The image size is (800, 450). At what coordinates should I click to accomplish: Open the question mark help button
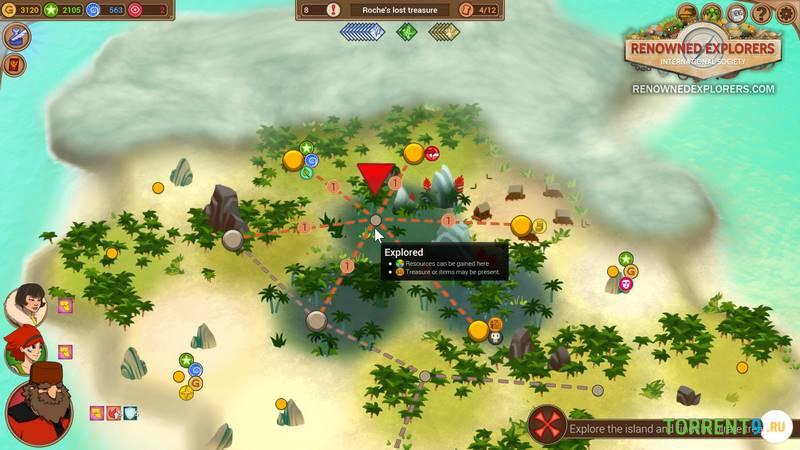point(761,14)
